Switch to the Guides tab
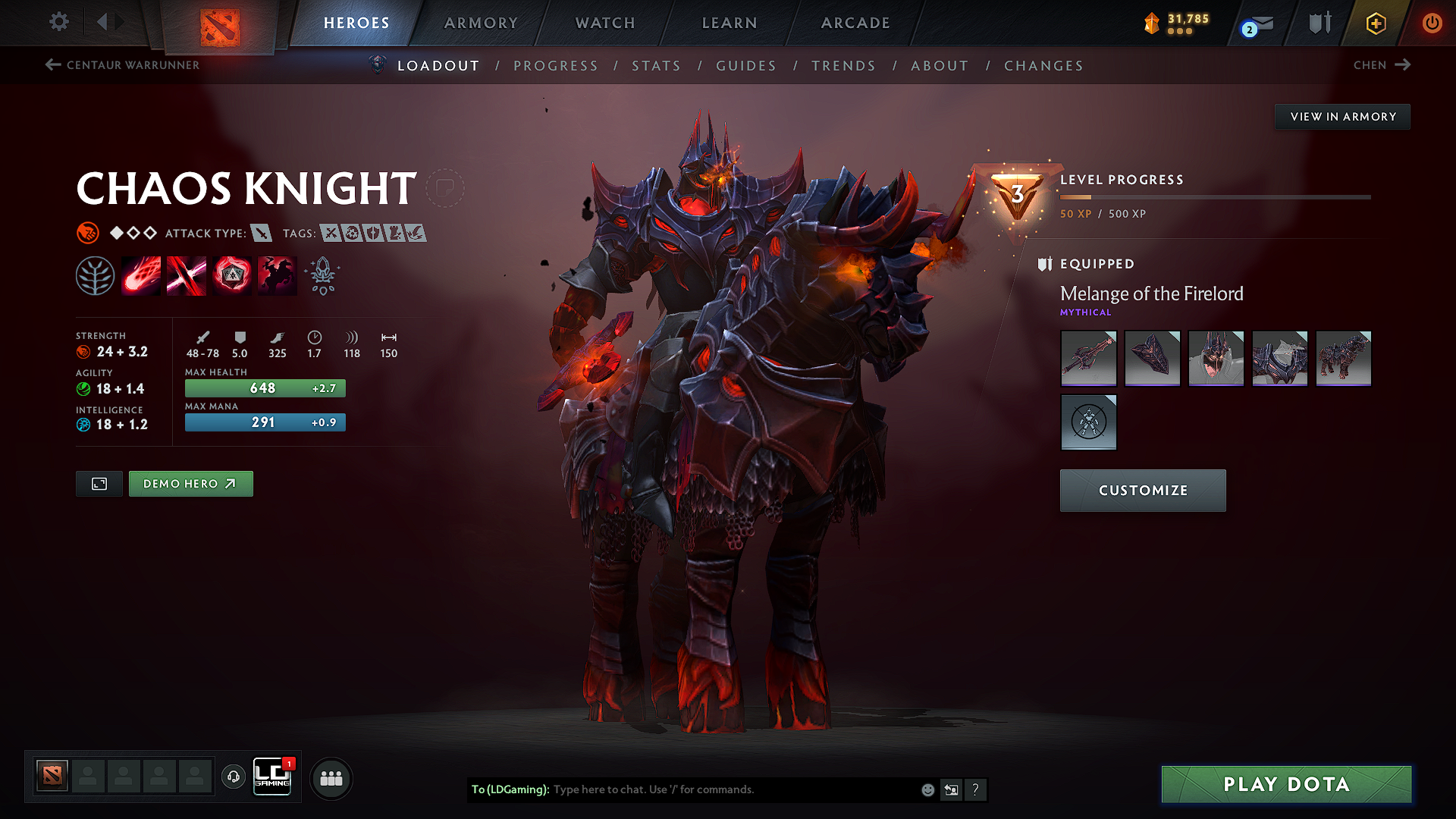 (x=745, y=66)
